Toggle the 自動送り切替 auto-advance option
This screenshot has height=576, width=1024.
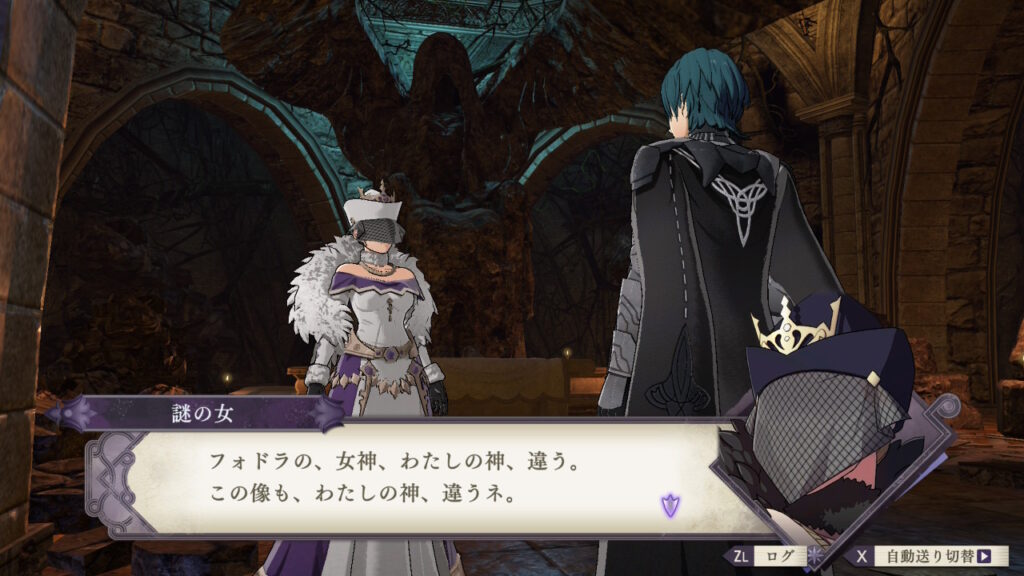point(939,556)
